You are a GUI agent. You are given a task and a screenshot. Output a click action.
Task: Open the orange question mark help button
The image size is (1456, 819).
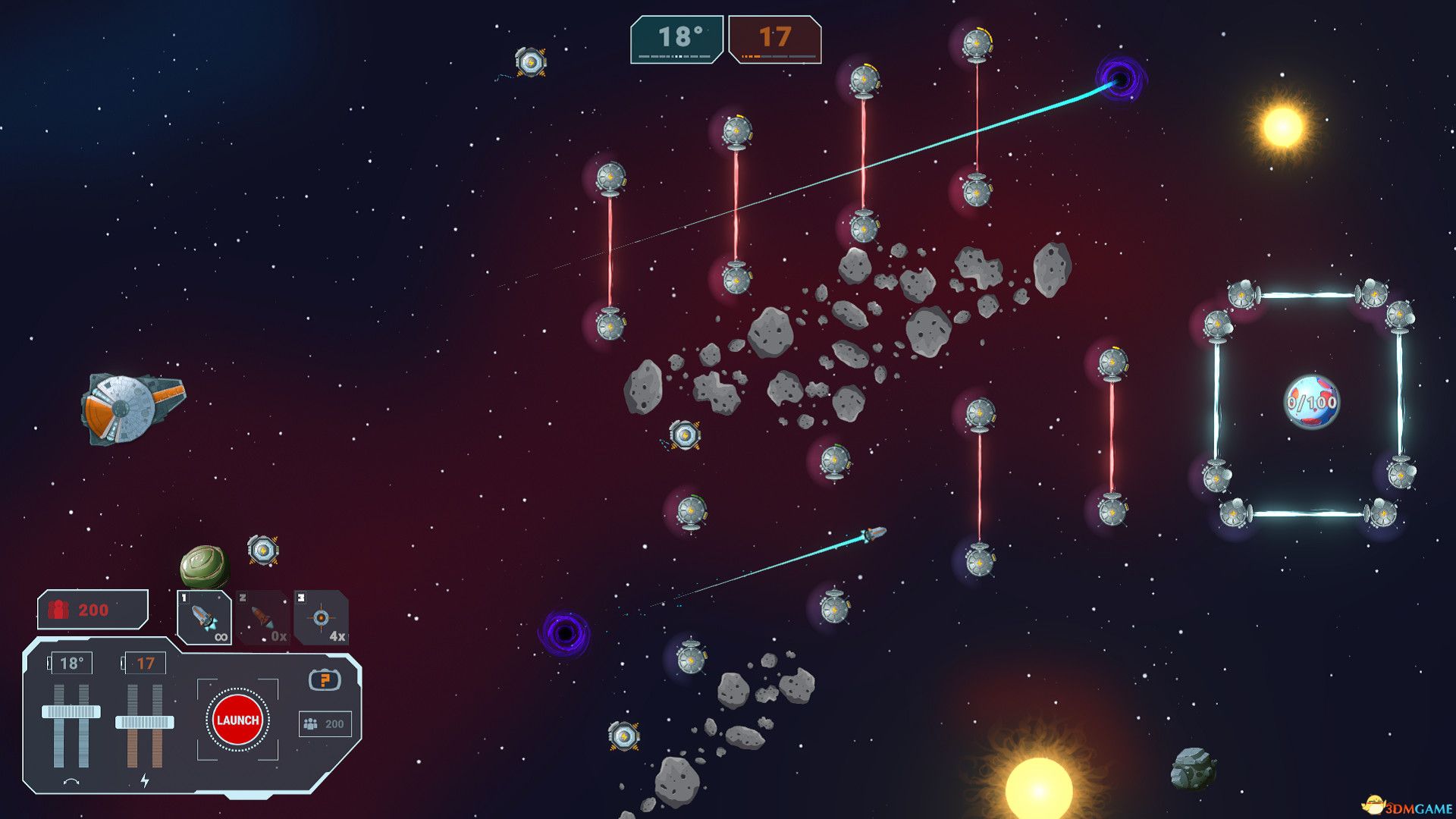325,679
